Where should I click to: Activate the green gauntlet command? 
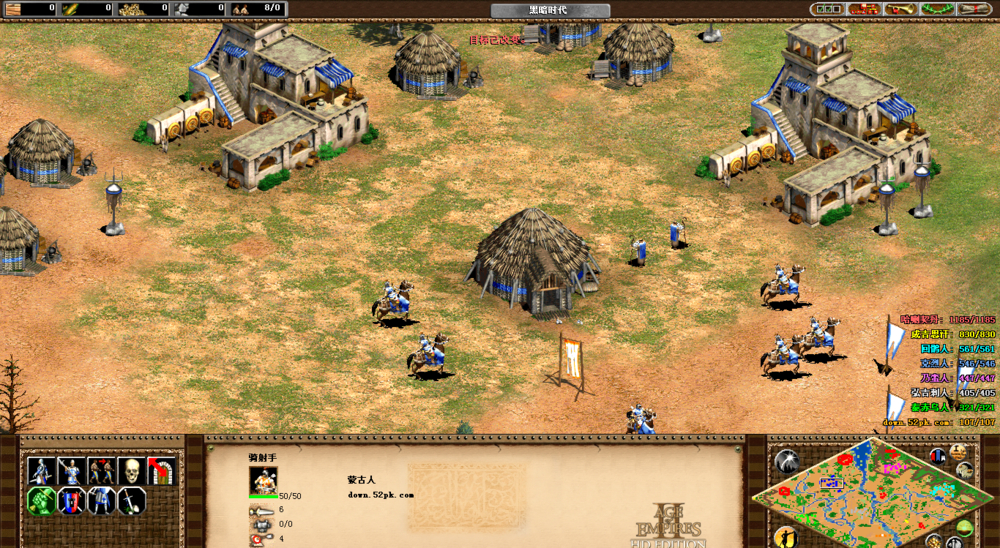click(x=41, y=501)
